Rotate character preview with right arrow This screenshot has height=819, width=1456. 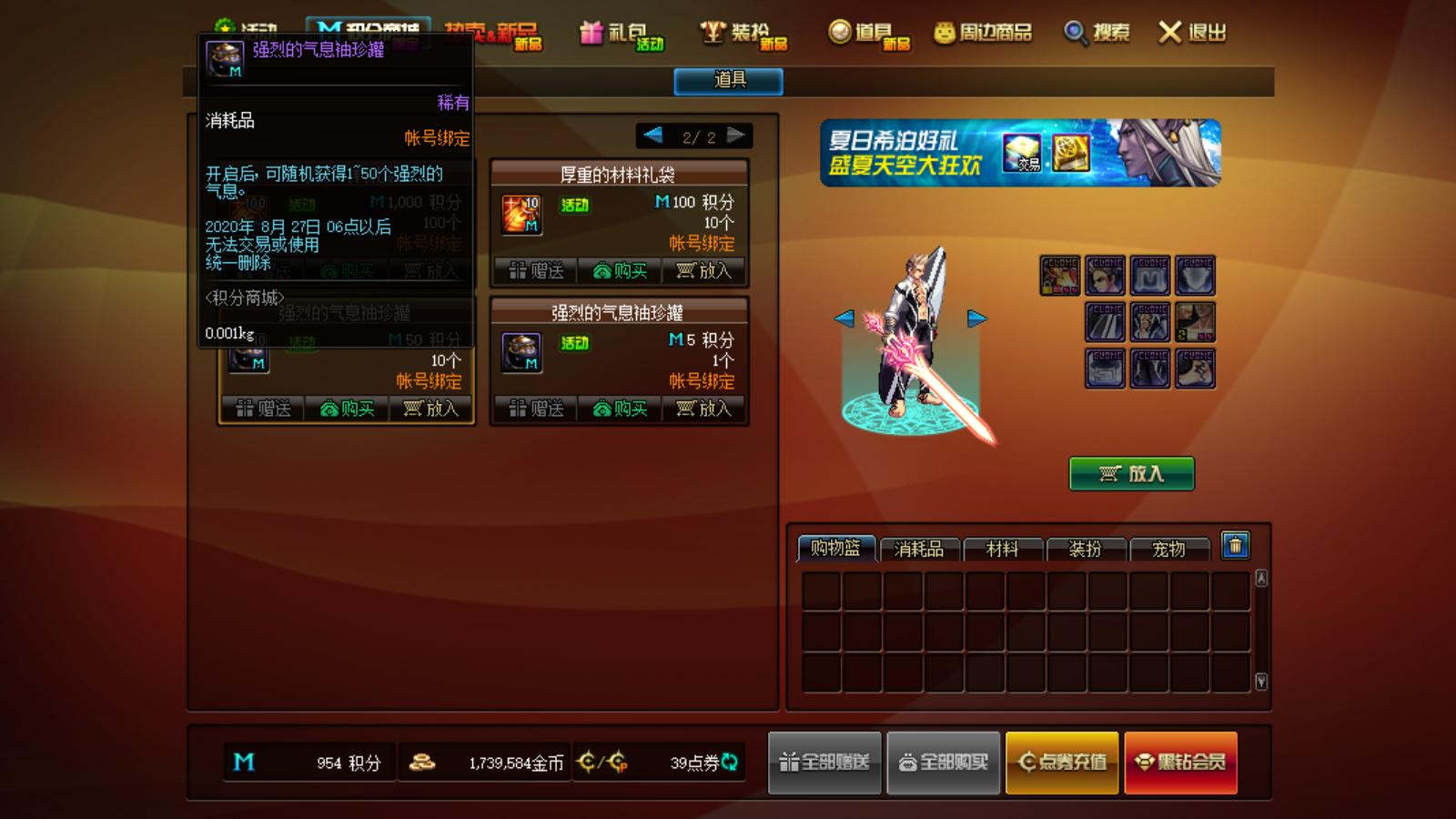[976, 317]
